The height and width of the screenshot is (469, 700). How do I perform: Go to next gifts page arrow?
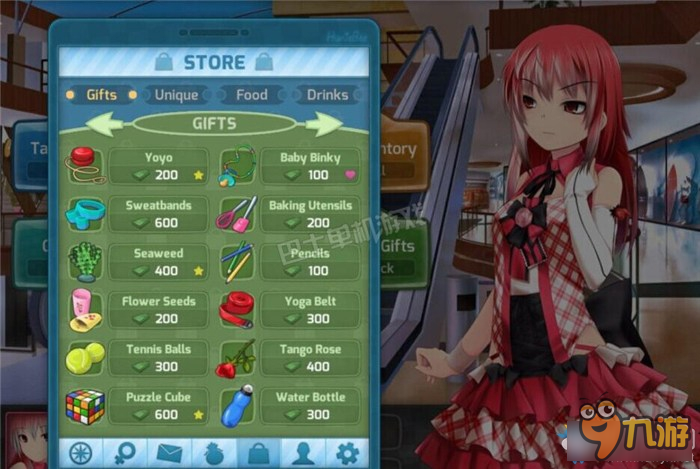[x=324, y=124]
